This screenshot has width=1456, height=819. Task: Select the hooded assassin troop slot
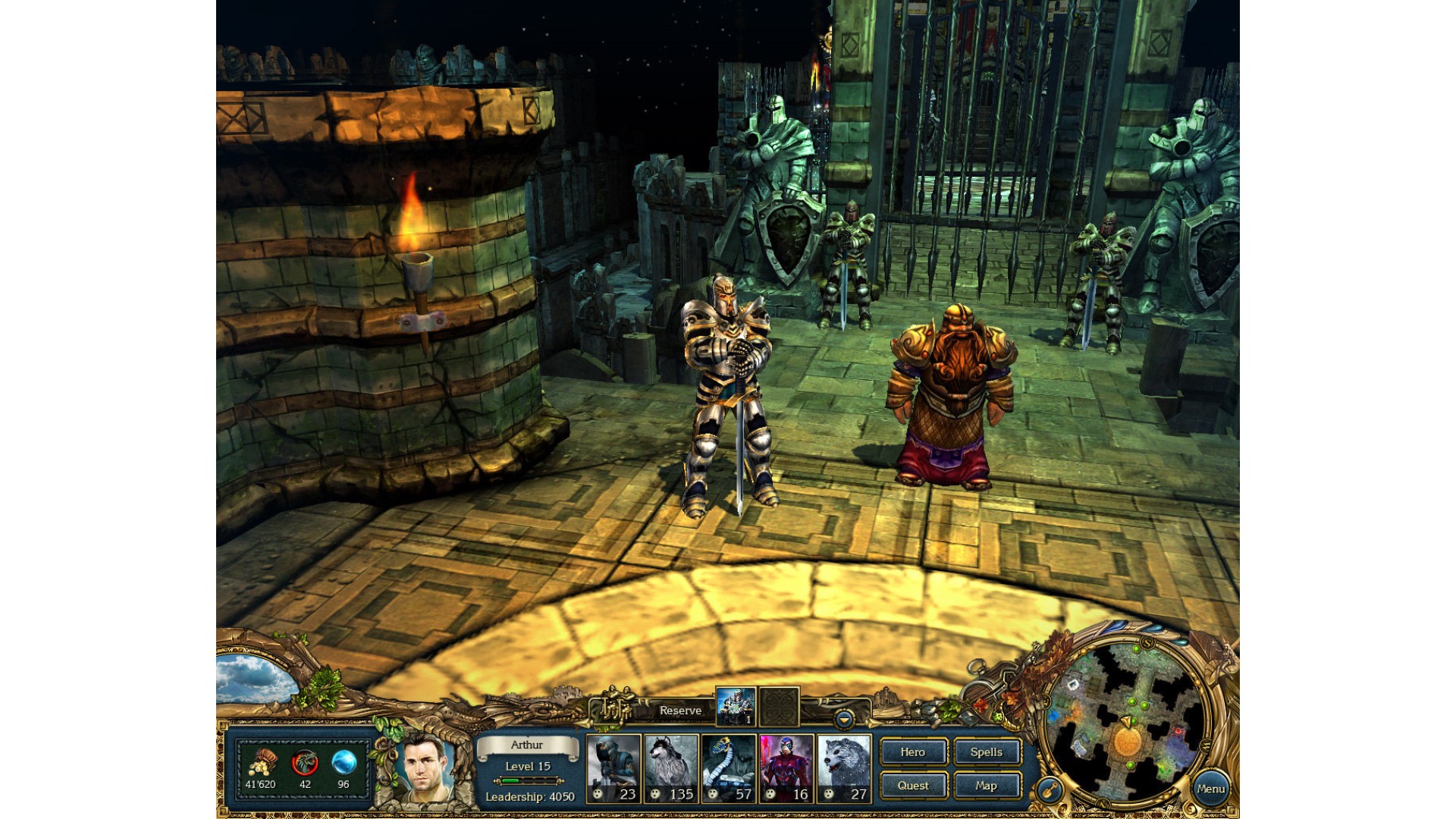coord(613,768)
